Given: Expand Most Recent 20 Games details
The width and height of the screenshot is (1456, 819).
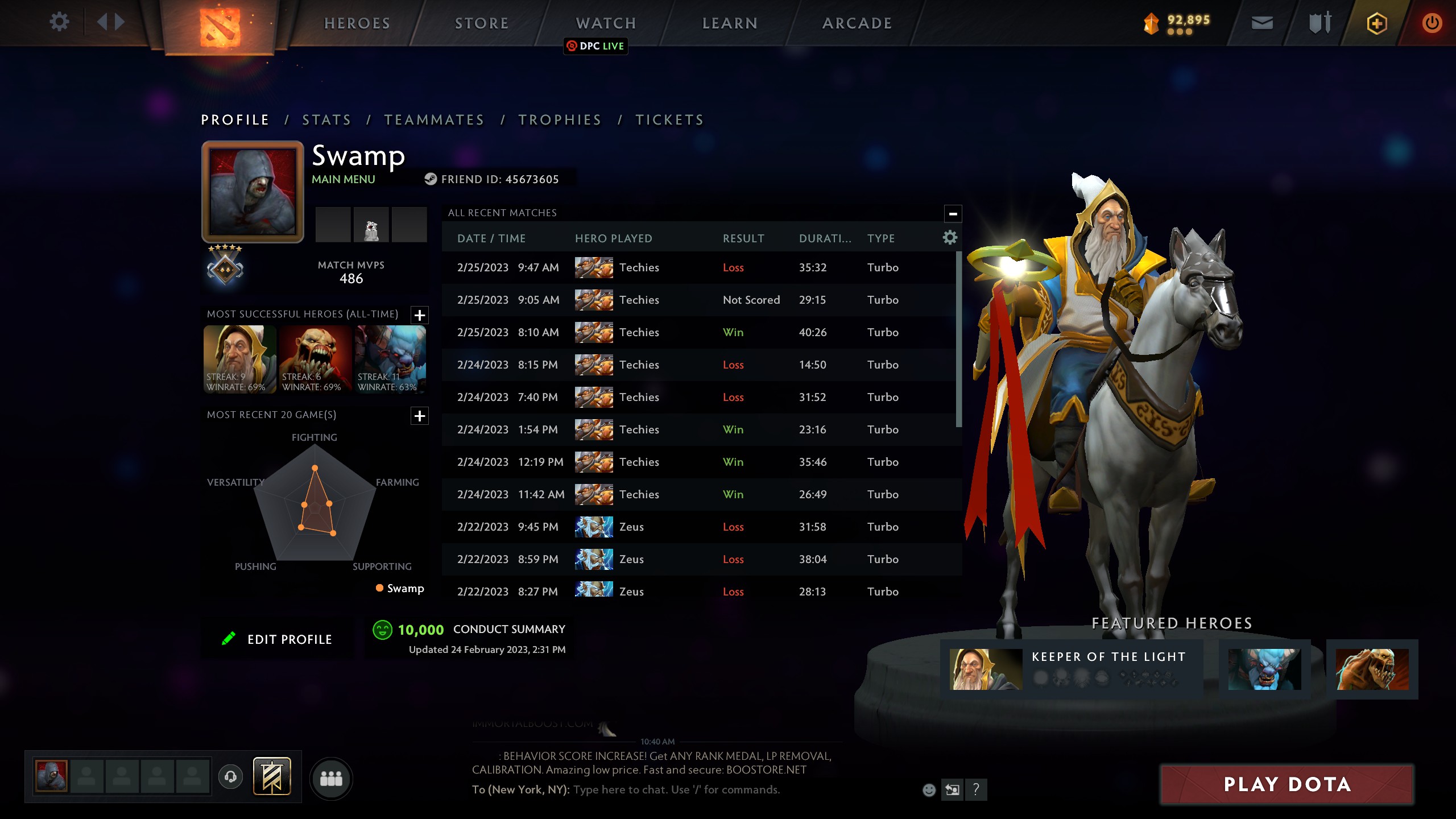Looking at the screenshot, I should (420, 416).
